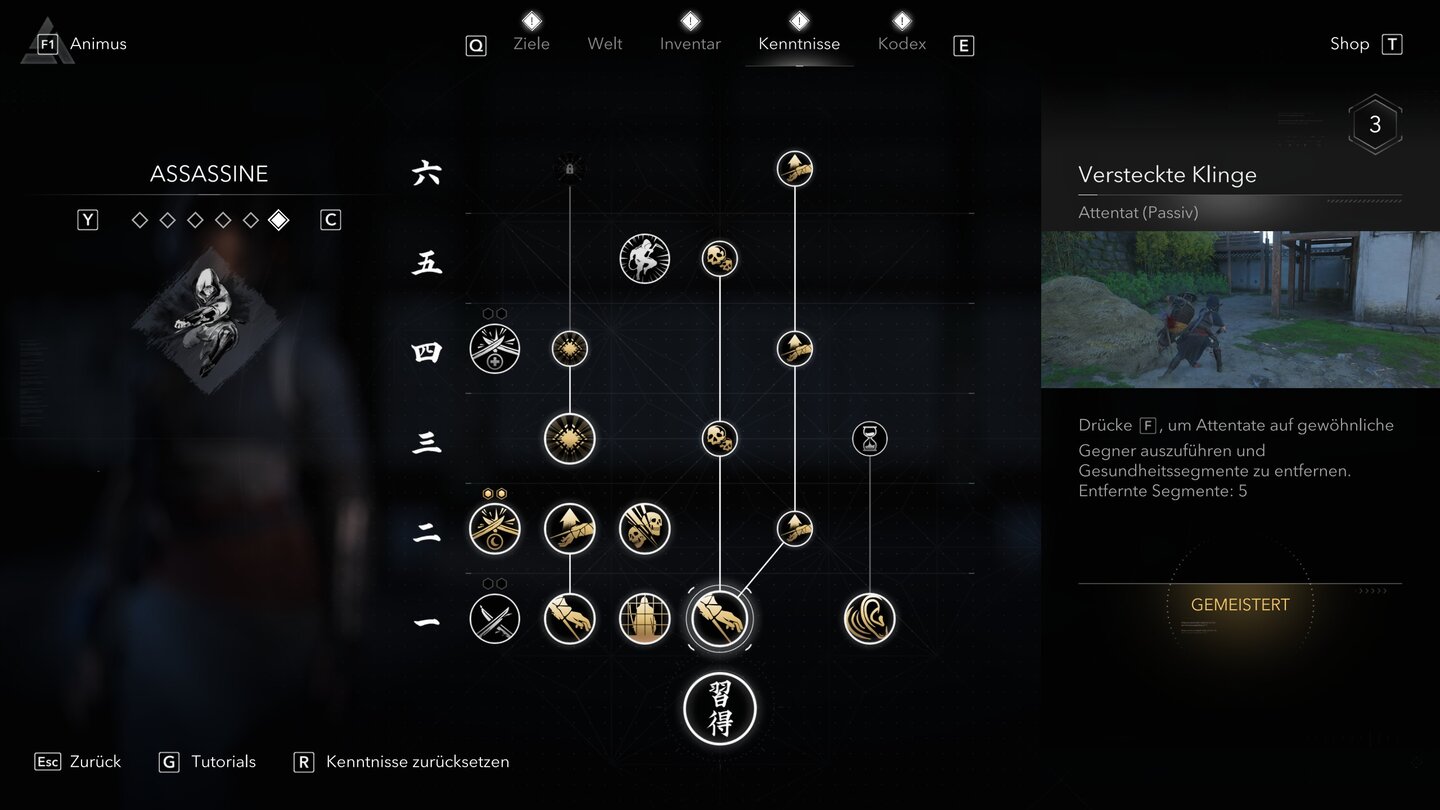Choose the ear skill icon
The height and width of the screenshot is (810, 1440).
click(x=869, y=618)
